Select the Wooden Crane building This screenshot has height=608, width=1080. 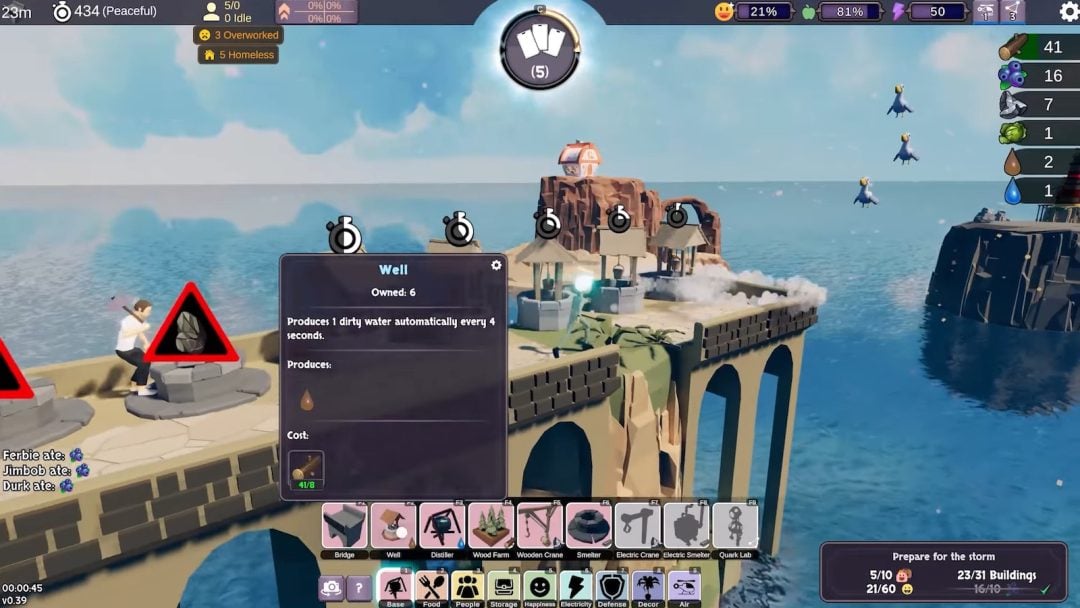click(540, 526)
